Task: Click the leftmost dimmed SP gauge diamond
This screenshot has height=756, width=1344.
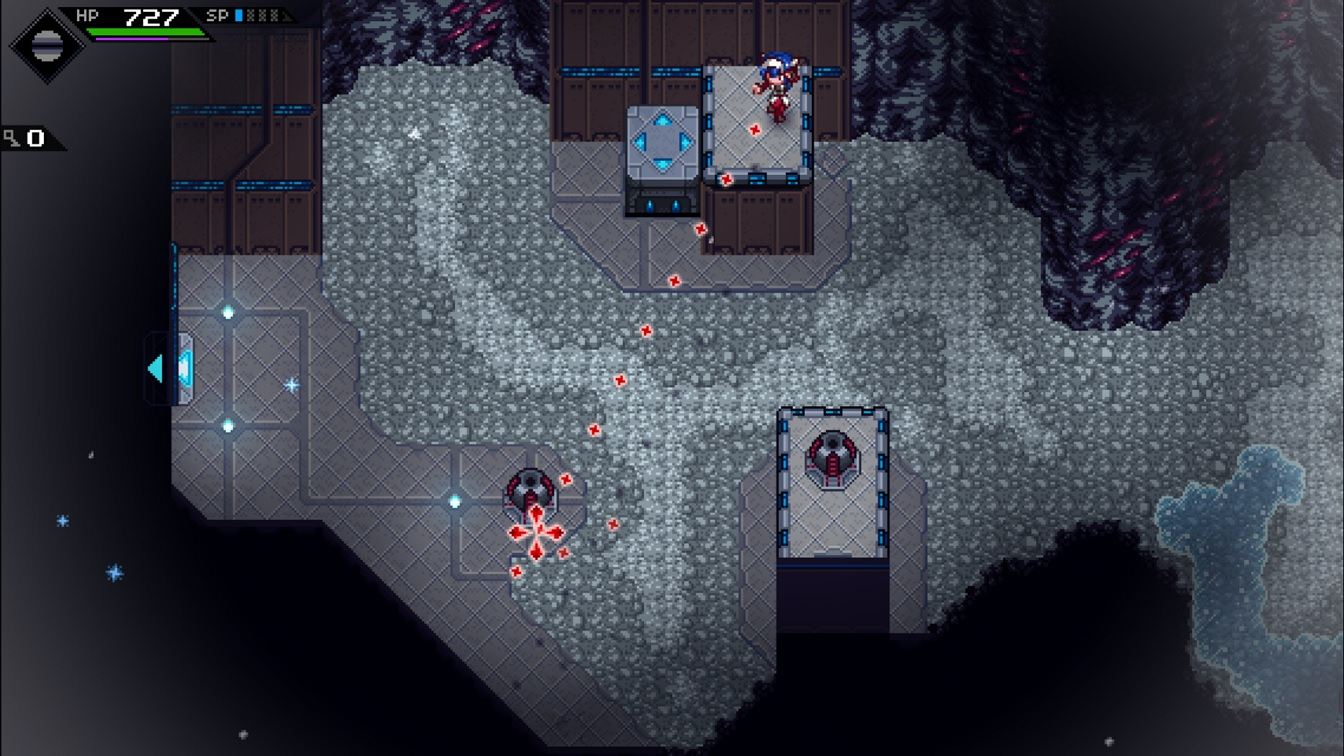Action: point(251,16)
